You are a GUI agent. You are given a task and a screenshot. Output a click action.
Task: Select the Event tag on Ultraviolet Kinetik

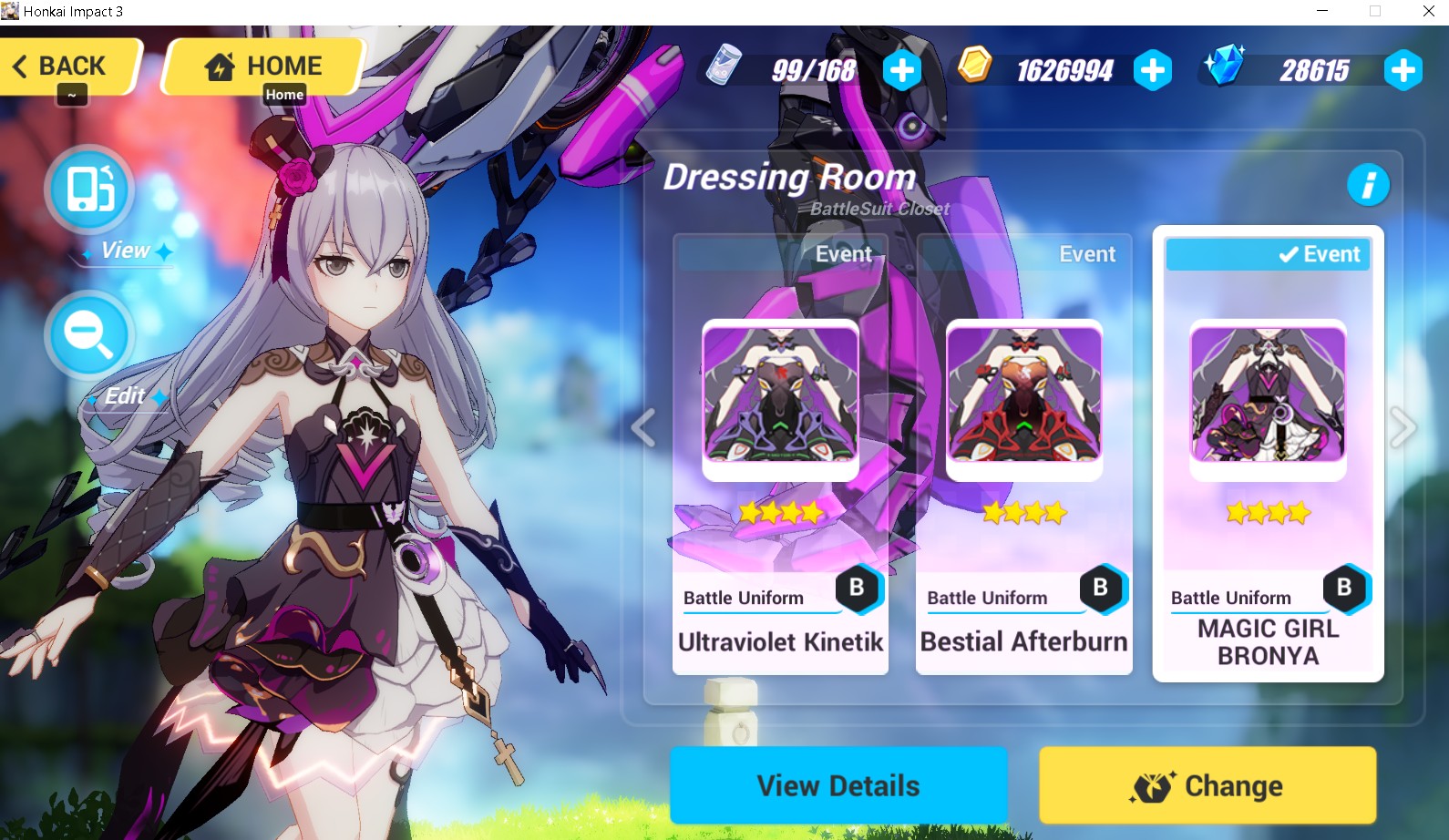(x=842, y=254)
